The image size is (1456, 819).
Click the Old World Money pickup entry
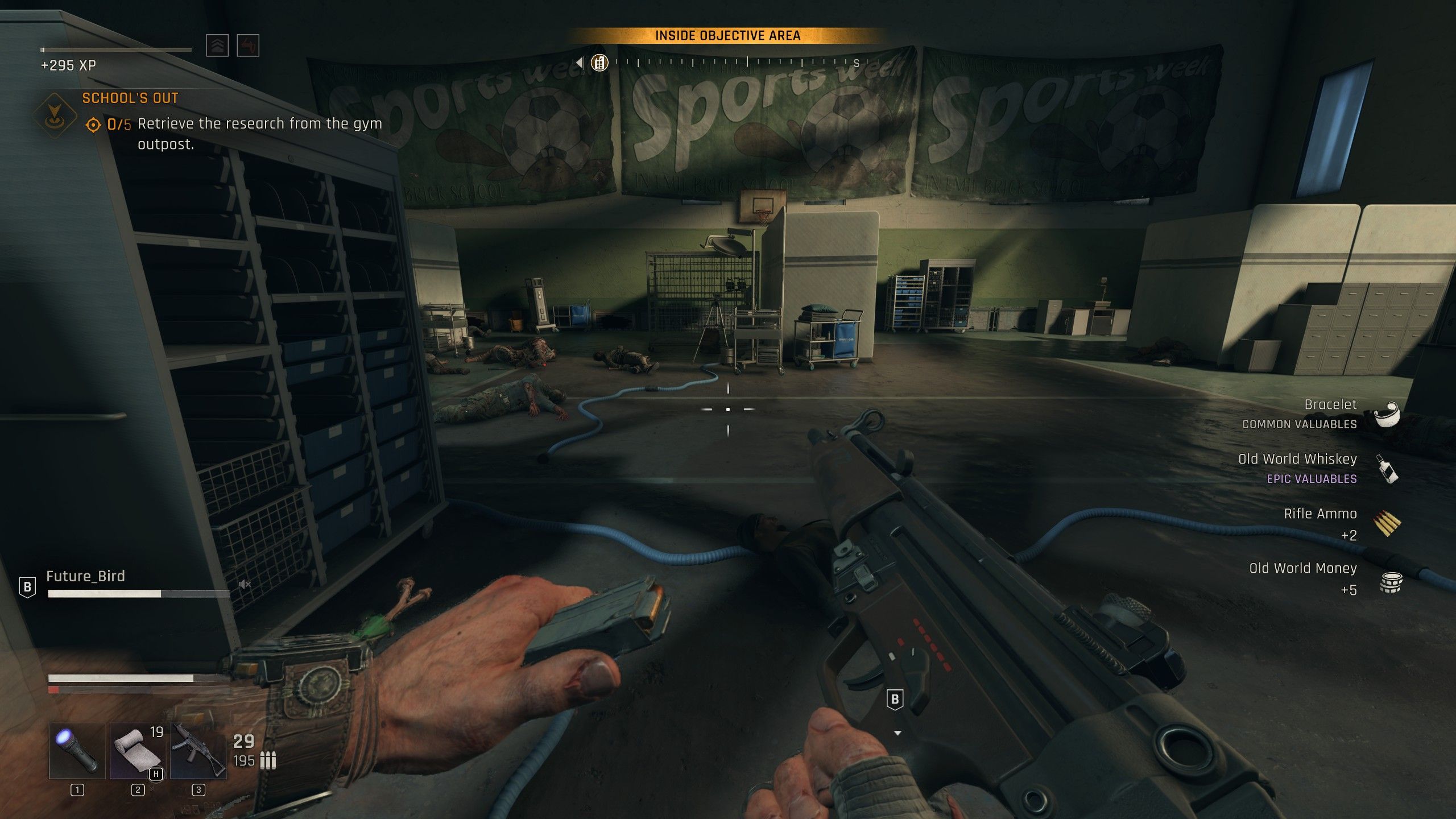pyautogui.click(x=1314, y=577)
